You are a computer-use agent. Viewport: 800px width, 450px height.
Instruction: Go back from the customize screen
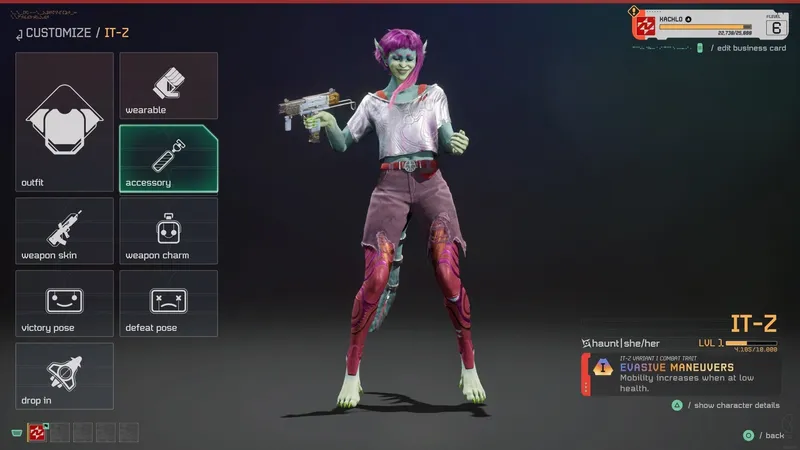coord(766,435)
